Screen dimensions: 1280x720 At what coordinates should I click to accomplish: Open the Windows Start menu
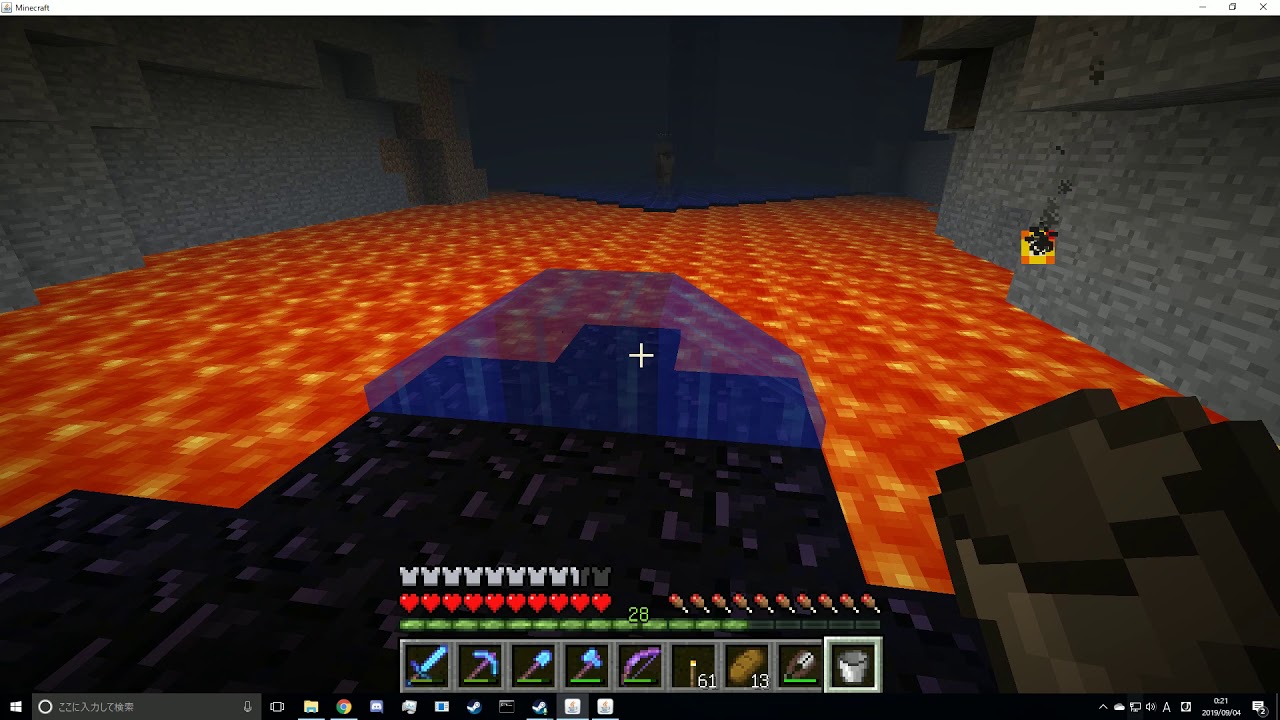[15, 707]
